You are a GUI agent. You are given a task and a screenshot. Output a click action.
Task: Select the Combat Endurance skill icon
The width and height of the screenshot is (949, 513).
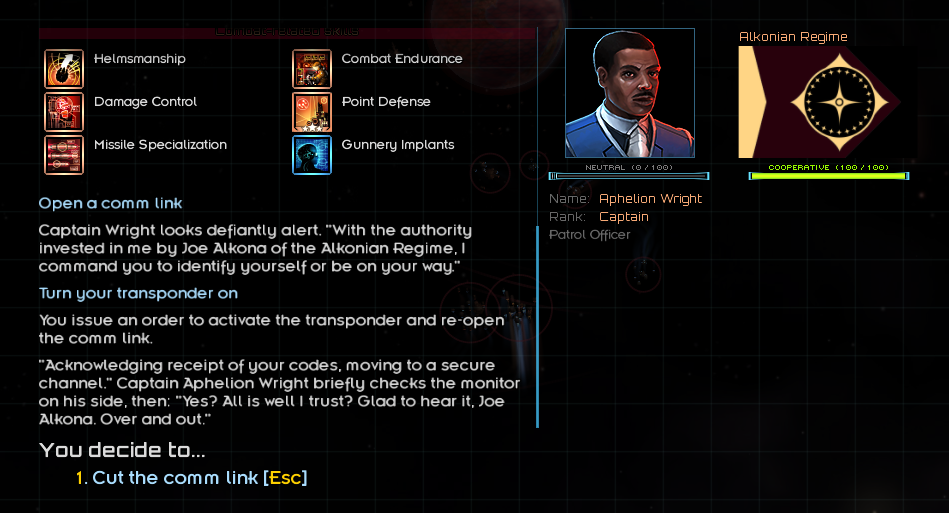[312, 68]
